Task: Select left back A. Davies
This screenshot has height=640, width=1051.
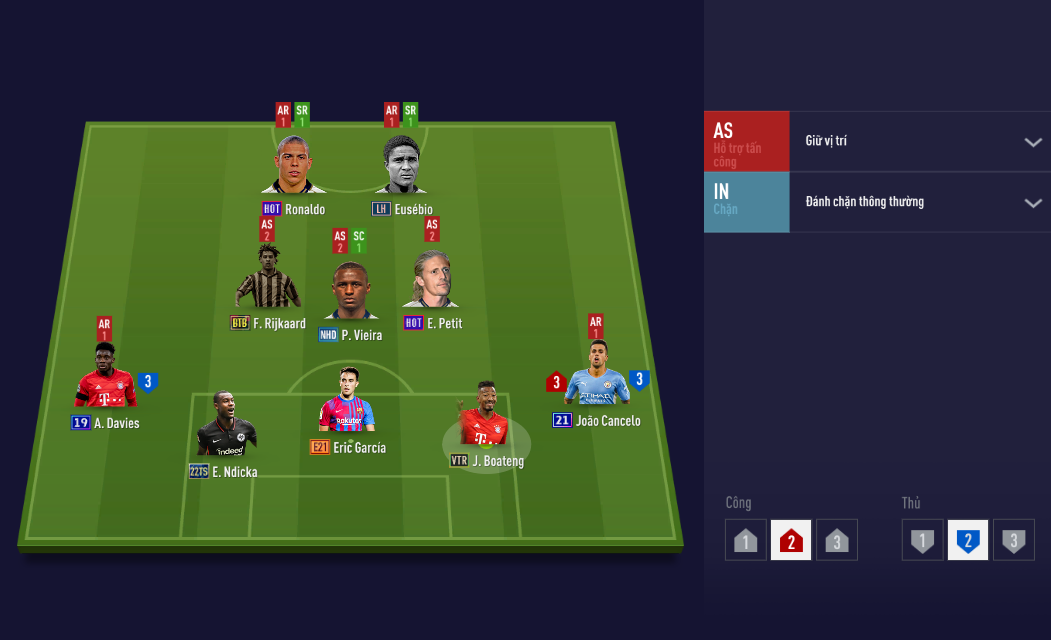Action: 105,377
